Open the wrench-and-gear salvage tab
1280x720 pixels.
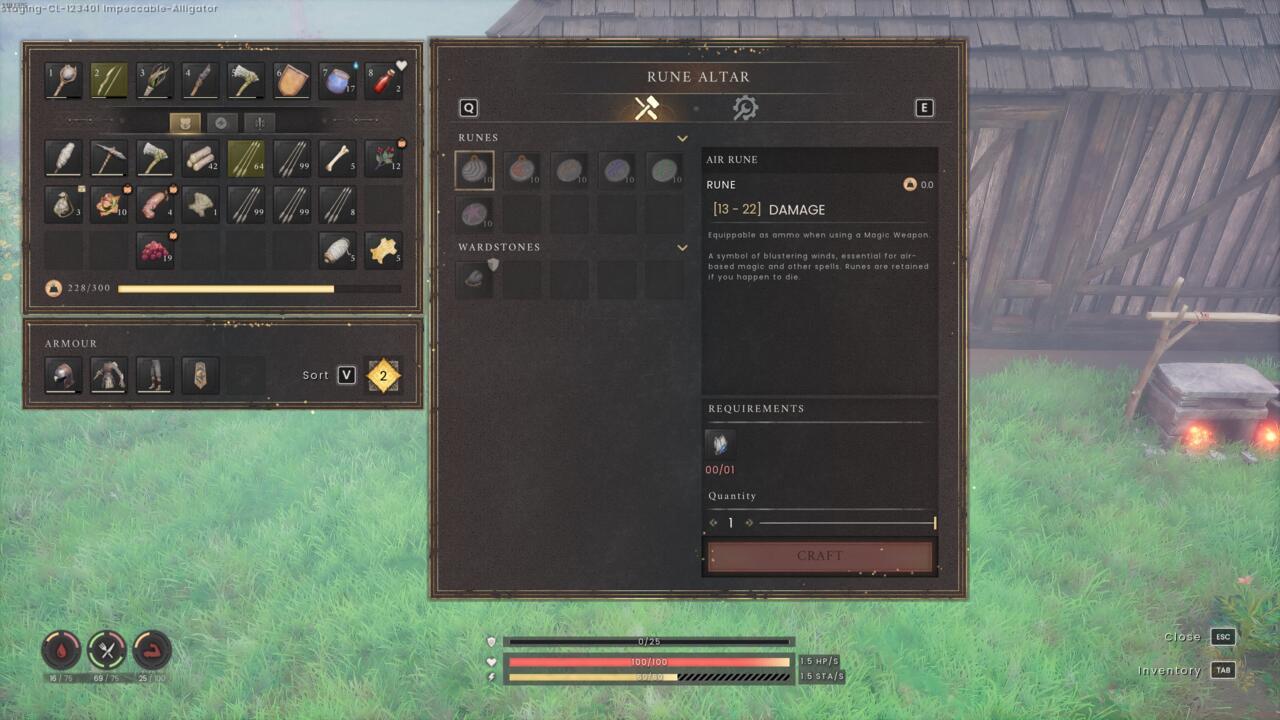(x=747, y=107)
